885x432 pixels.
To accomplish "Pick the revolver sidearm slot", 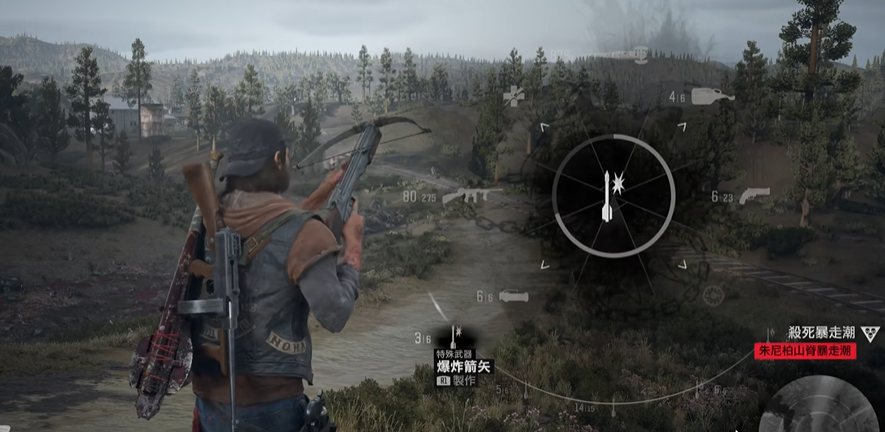I will (755, 194).
